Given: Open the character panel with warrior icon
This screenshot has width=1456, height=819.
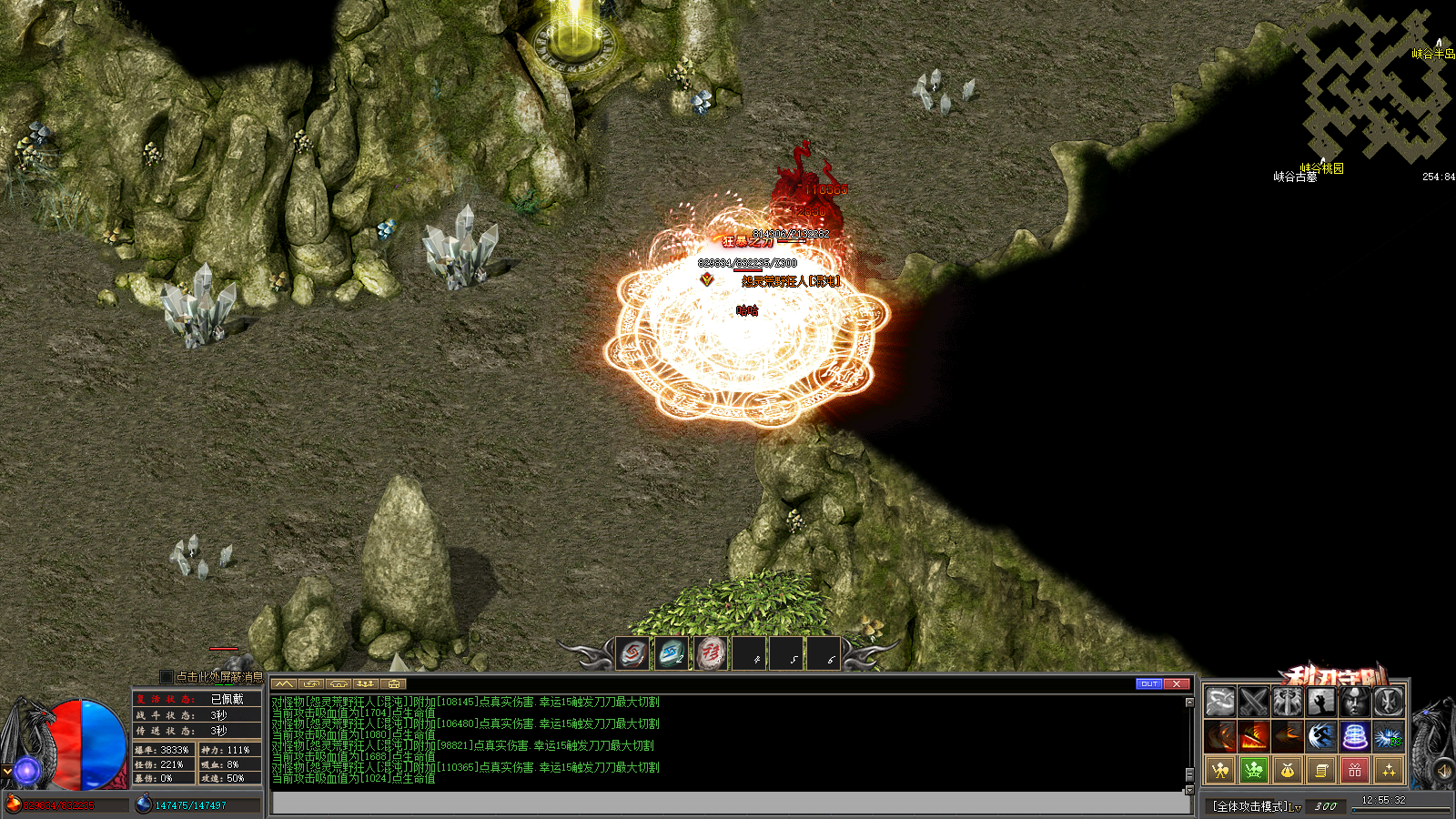Looking at the screenshot, I should click(x=1220, y=770).
